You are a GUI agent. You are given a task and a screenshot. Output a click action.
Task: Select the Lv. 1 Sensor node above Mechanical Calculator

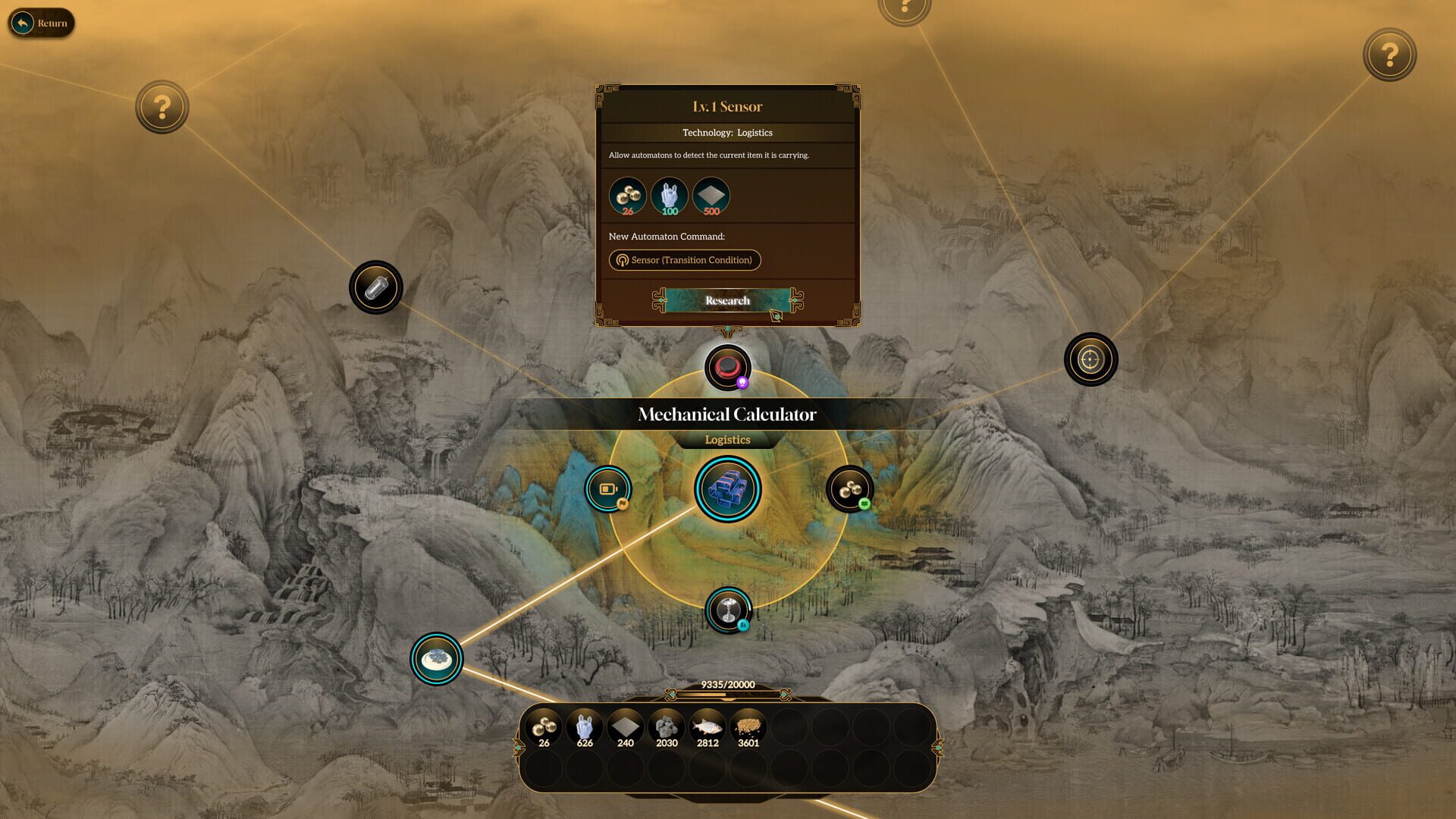(x=727, y=368)
